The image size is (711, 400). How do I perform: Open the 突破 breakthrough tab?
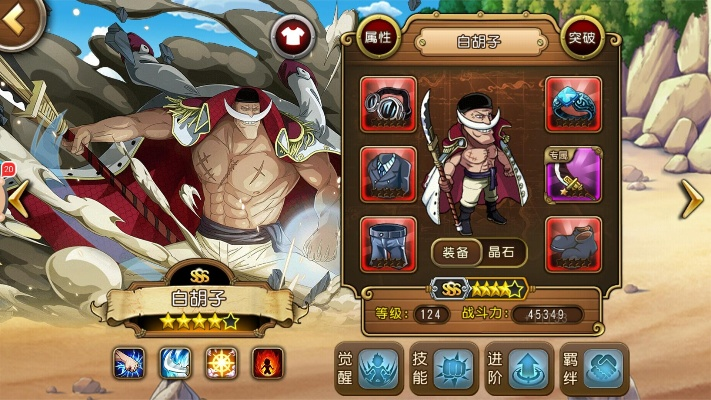(x=582, y=38)
